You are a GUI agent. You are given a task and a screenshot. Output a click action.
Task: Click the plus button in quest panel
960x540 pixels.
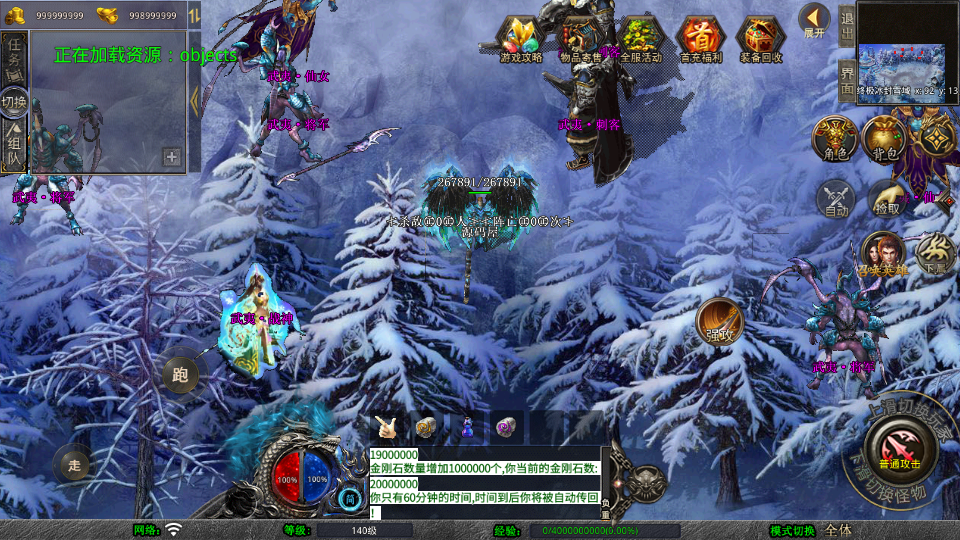point(172,157)
